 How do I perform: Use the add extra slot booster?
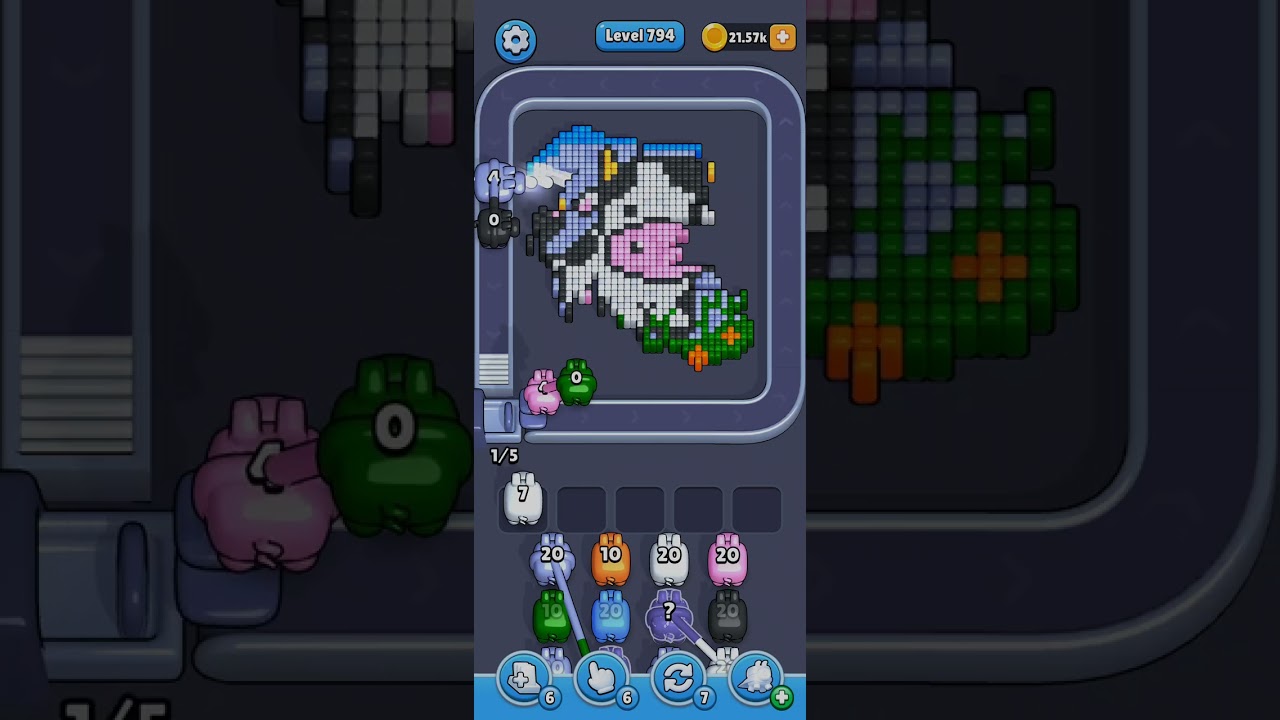(523, 680)
